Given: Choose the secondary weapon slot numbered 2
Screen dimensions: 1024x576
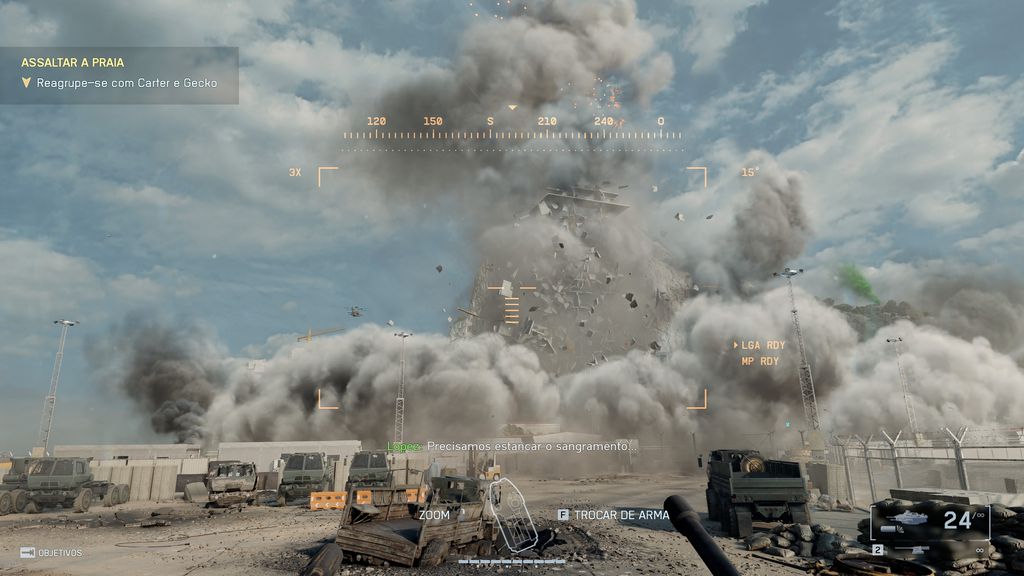Looking at the screenshot, I should click(877, 549).
